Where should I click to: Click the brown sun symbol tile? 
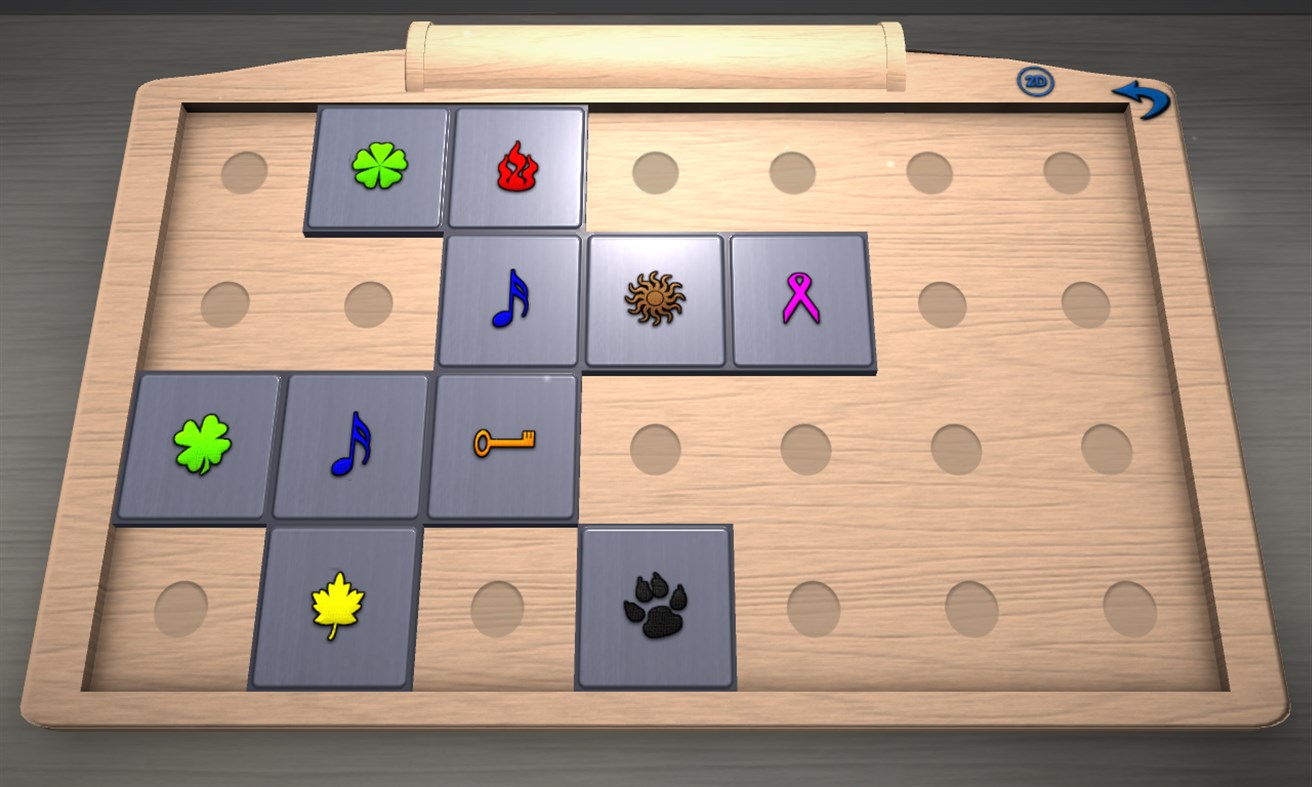tap(655, 300)
